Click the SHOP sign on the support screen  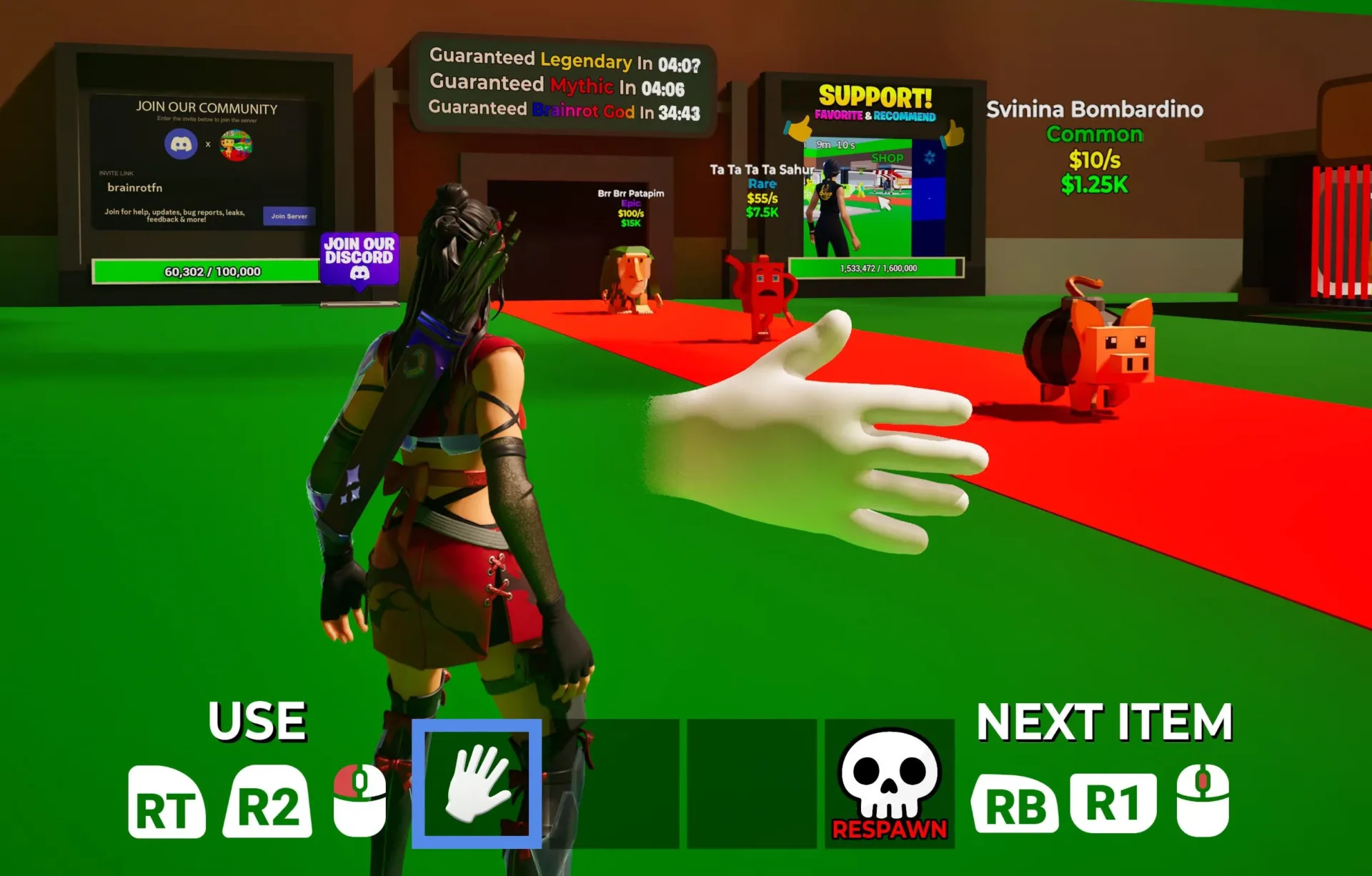(886, 157)
